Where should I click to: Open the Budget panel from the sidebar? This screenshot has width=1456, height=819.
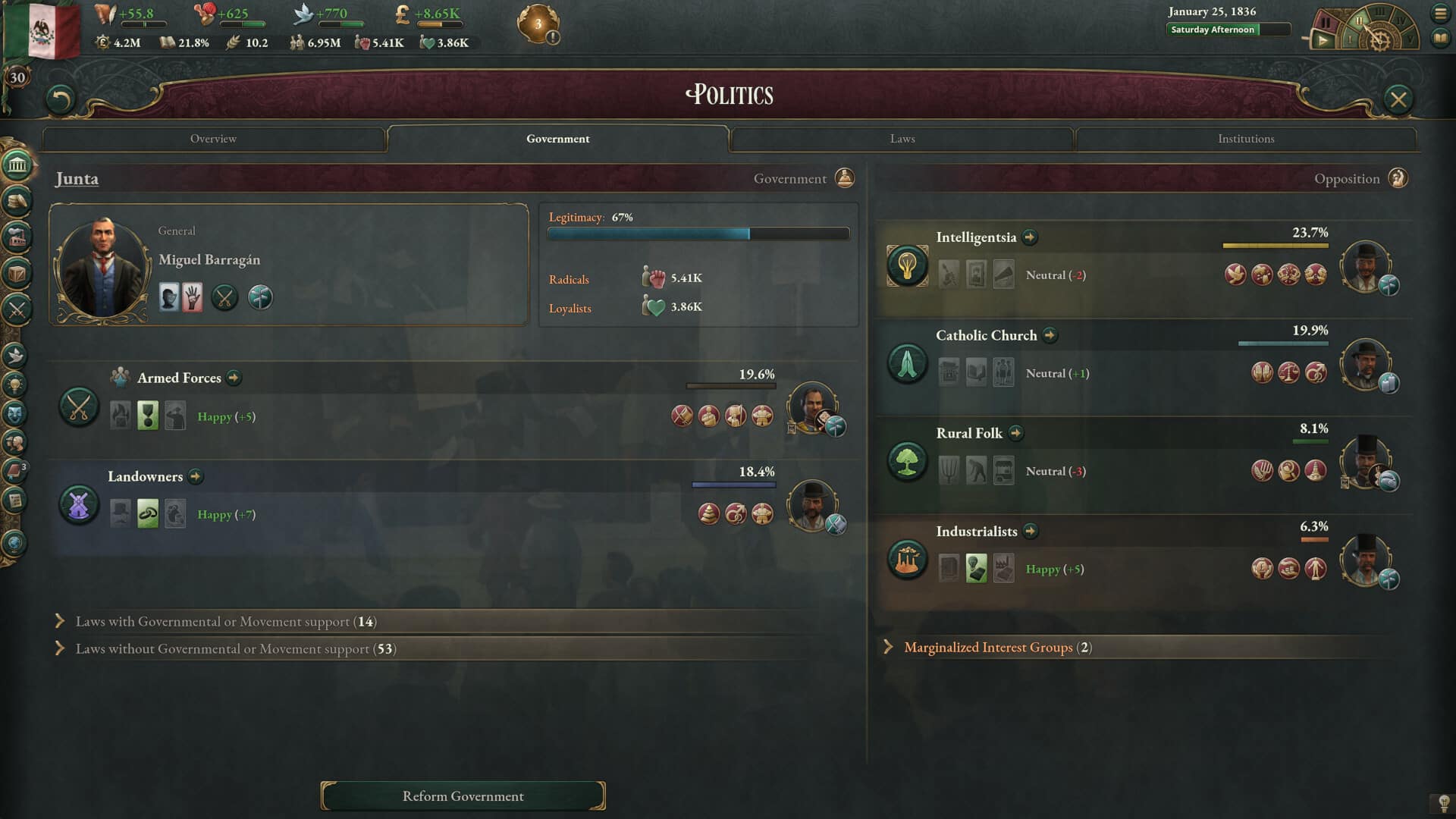15,200
